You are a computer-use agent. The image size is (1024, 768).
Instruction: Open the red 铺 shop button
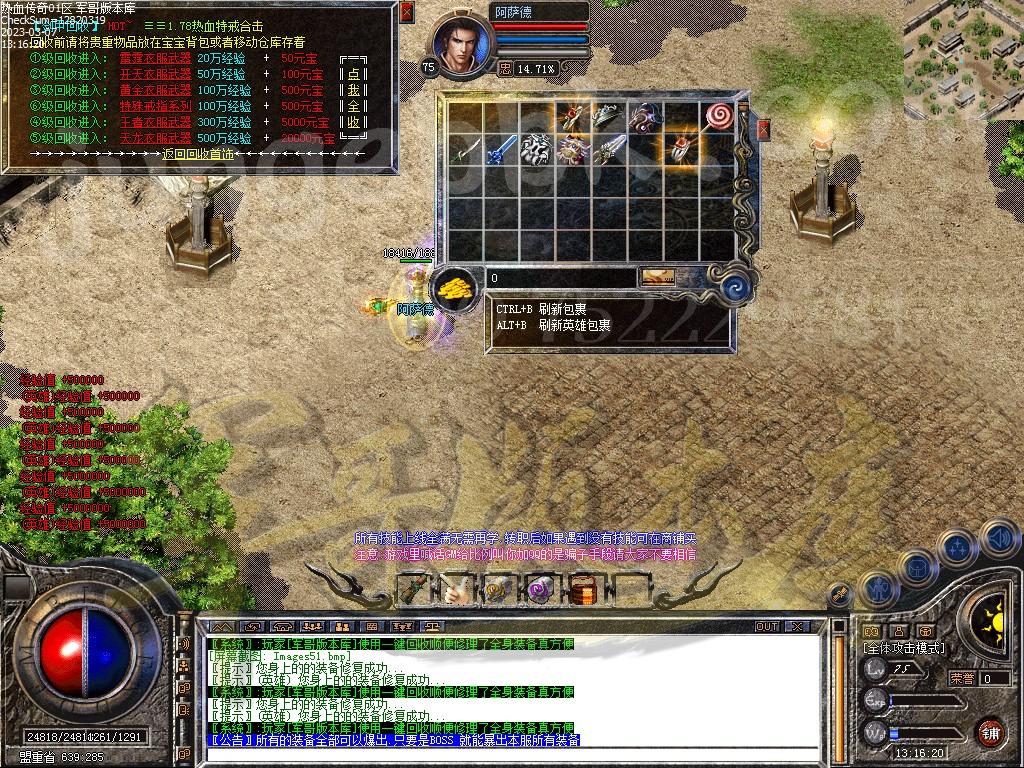point(991,732)
